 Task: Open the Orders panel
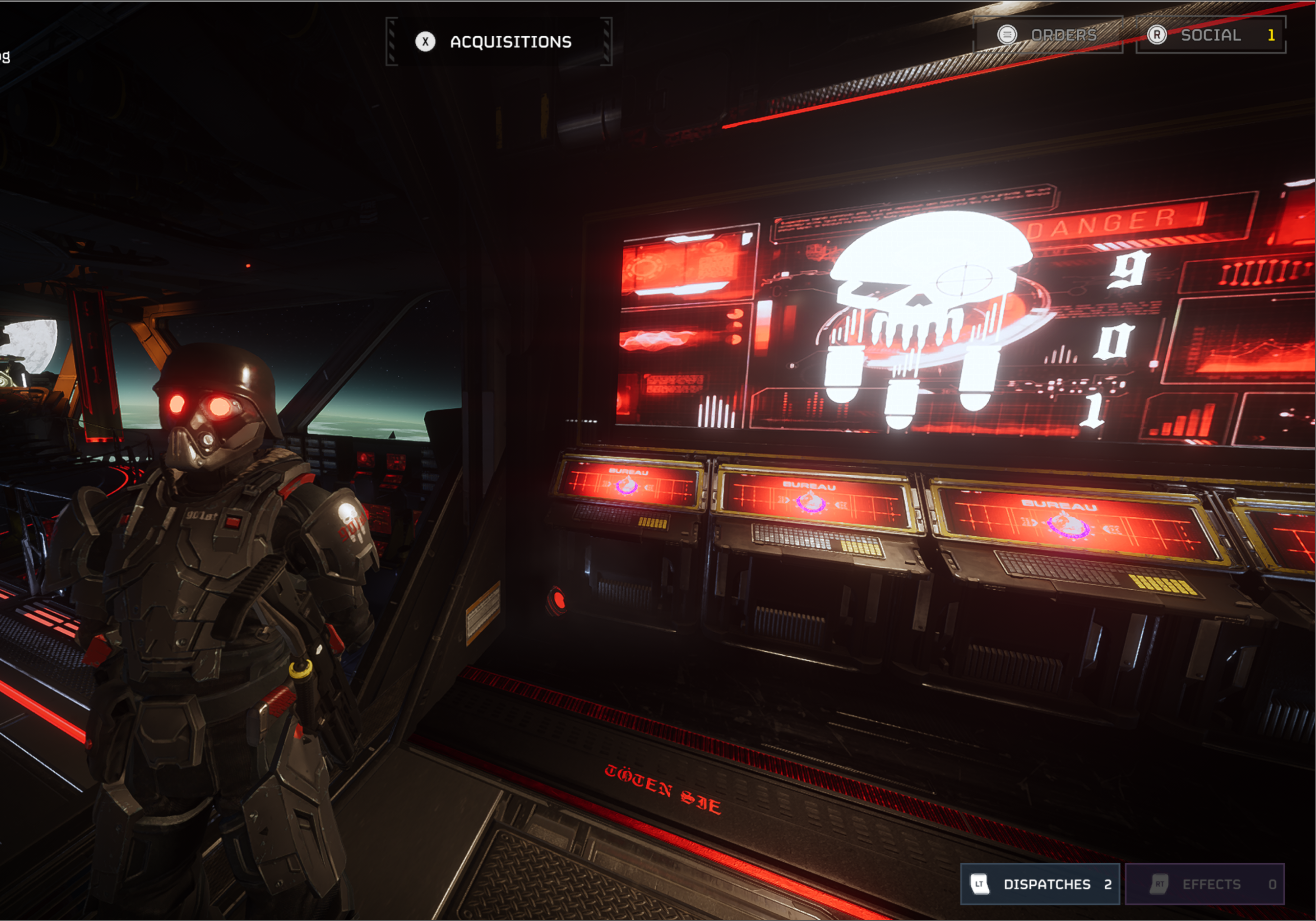tap(1048, 35)
